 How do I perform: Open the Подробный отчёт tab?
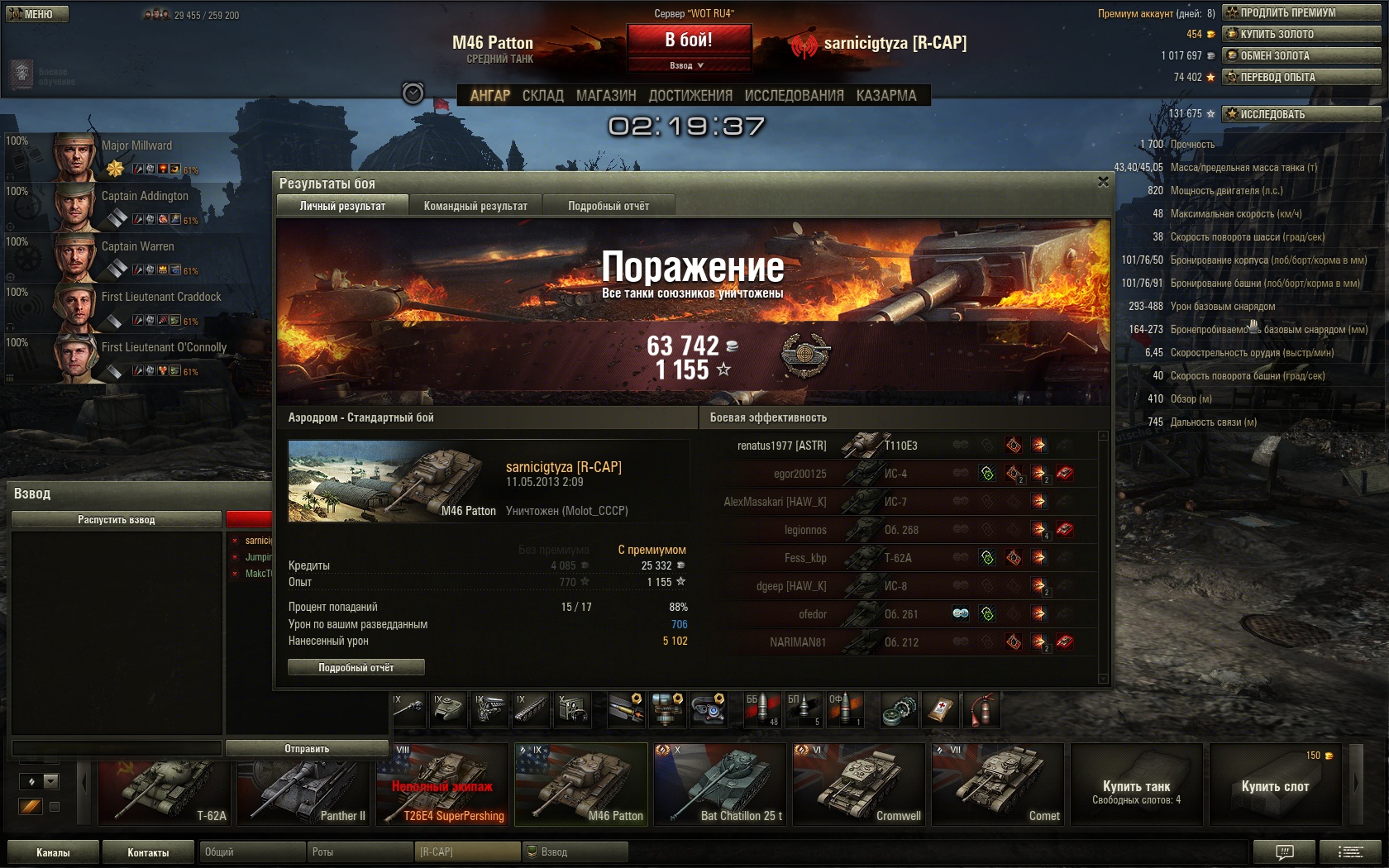pyautogui.click(x=609, y=206)
